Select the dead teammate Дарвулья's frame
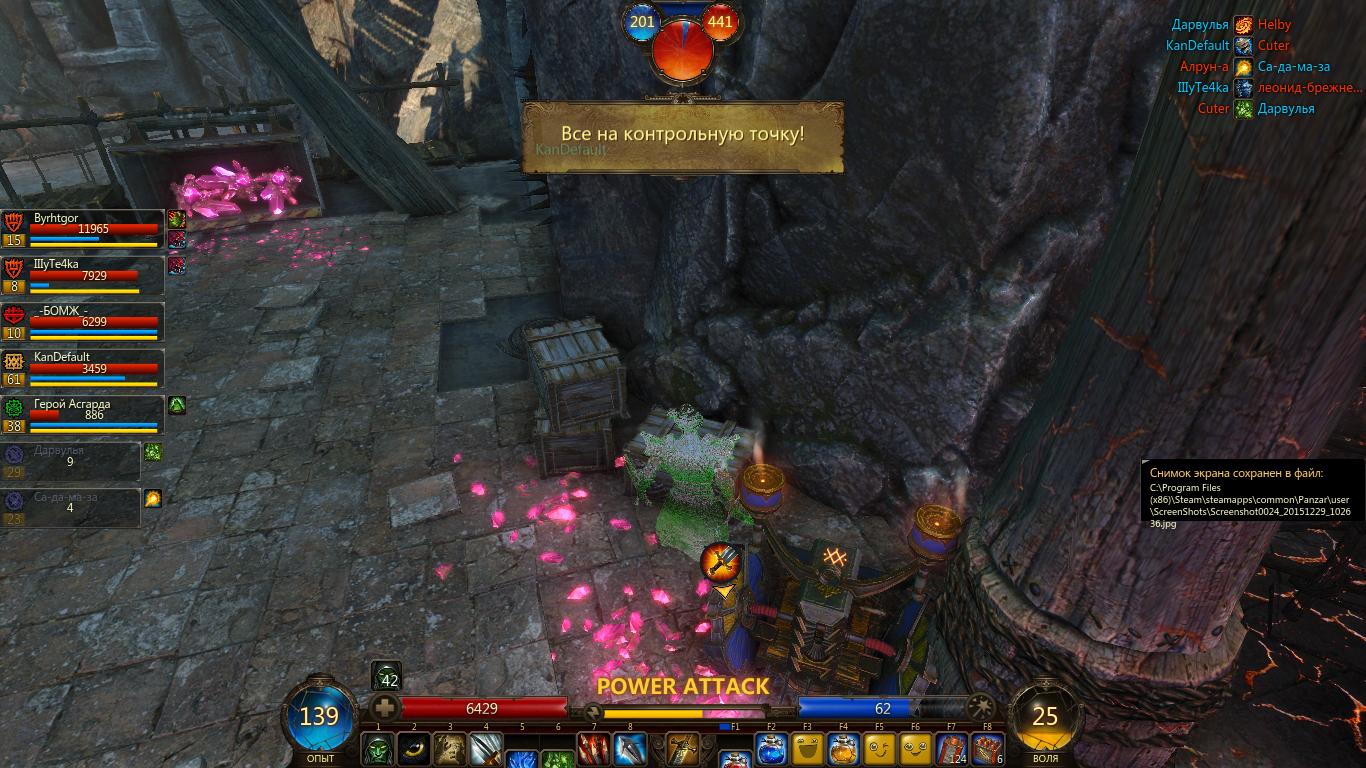This screenshot has width=1366, height=768. click(x=71, y=461)
